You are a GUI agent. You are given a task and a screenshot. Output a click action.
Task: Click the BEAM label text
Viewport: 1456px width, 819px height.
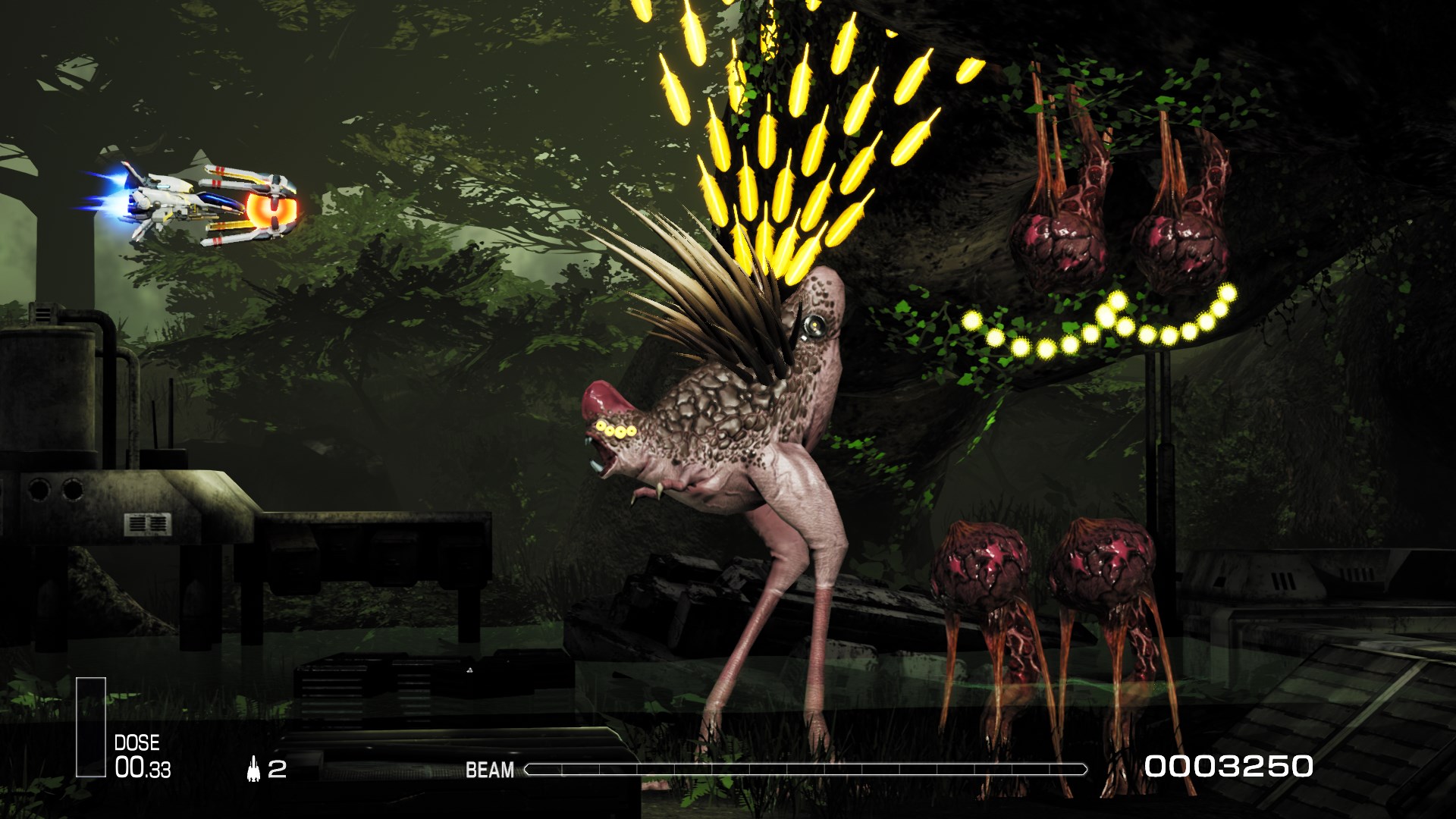coord(490,770)
